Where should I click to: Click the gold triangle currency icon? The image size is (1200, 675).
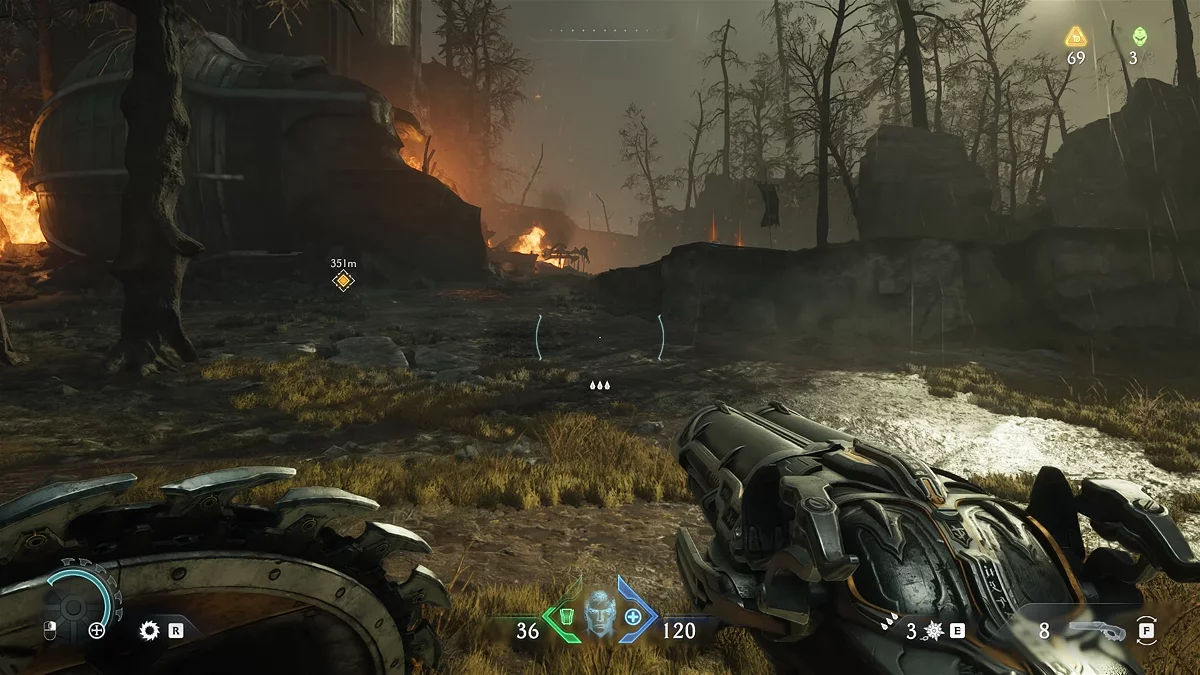coord(1076,37)
